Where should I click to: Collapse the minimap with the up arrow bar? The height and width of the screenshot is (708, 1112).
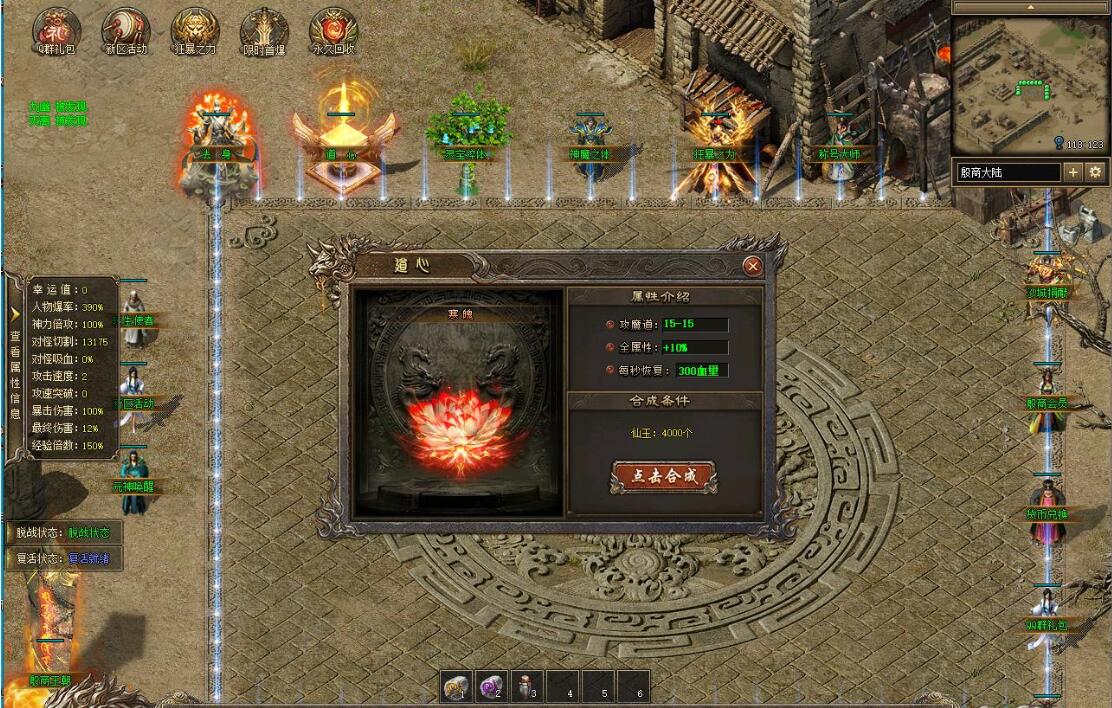(1029, 7)
